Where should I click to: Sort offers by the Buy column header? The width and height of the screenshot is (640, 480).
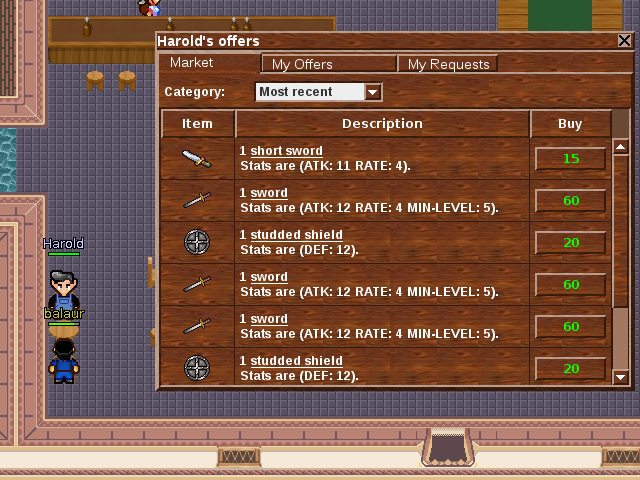570,124
